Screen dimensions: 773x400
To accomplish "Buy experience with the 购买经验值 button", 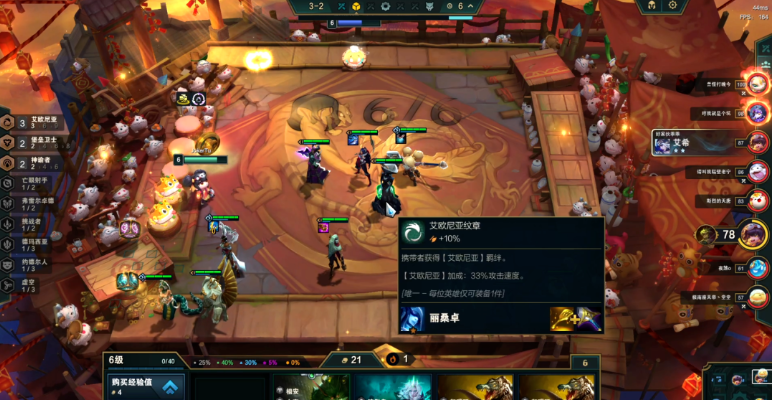I will (146, 385).
